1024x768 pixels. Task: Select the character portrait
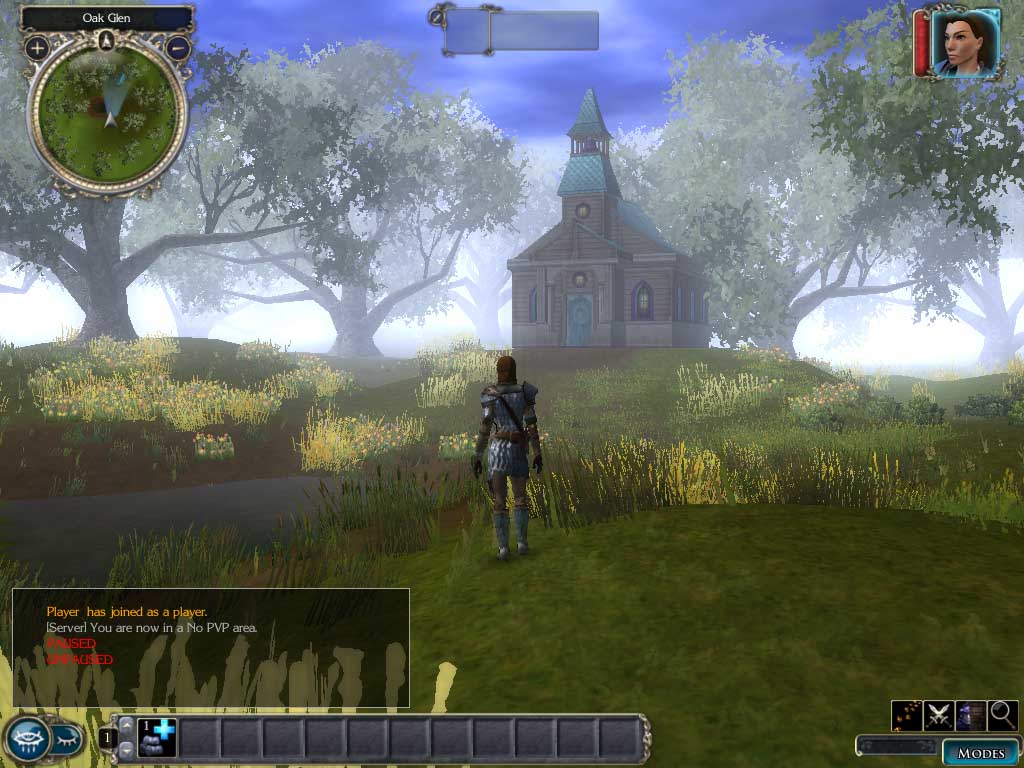click(x=965, y=42)
